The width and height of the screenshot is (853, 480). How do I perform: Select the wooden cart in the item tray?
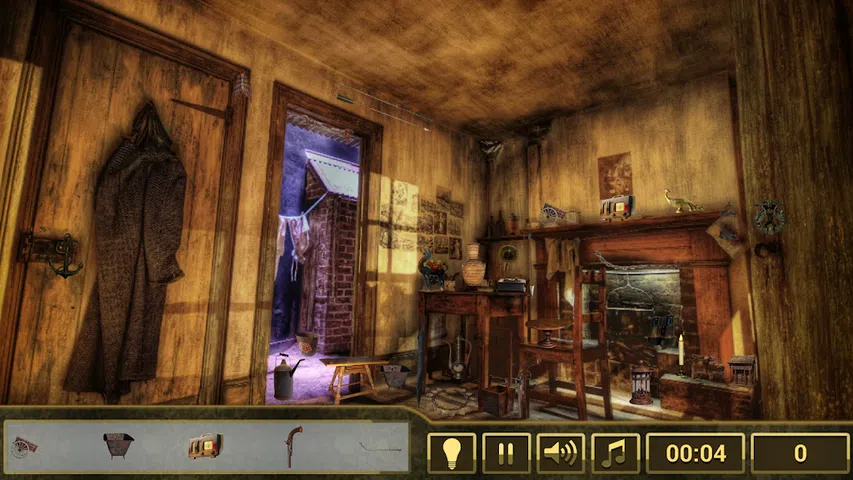point(24,447)
